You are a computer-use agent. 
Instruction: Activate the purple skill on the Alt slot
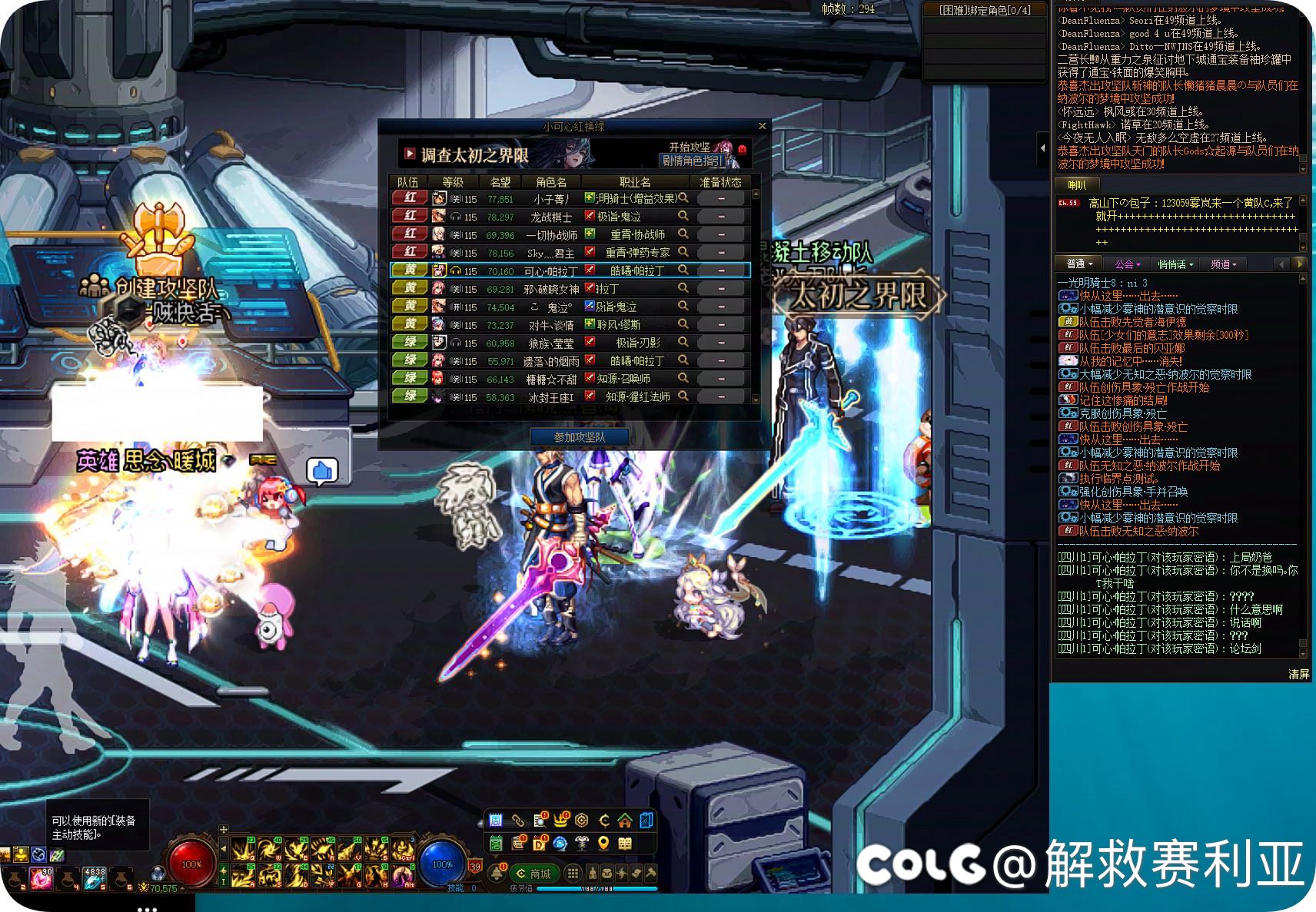pos(401,875)
